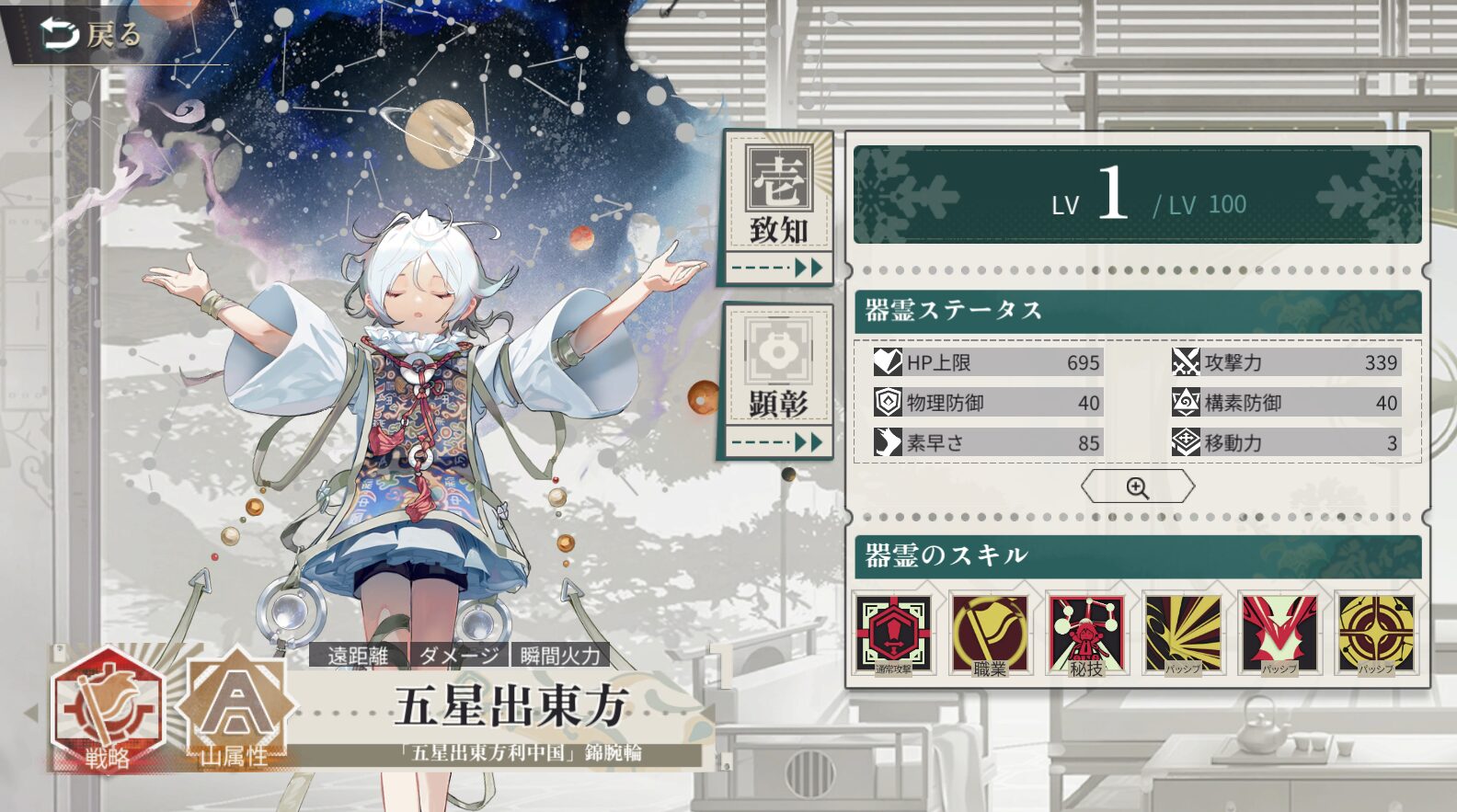Show the previous character with left arrow
Screen dimensions: 1457x812
tap(30, 712)
